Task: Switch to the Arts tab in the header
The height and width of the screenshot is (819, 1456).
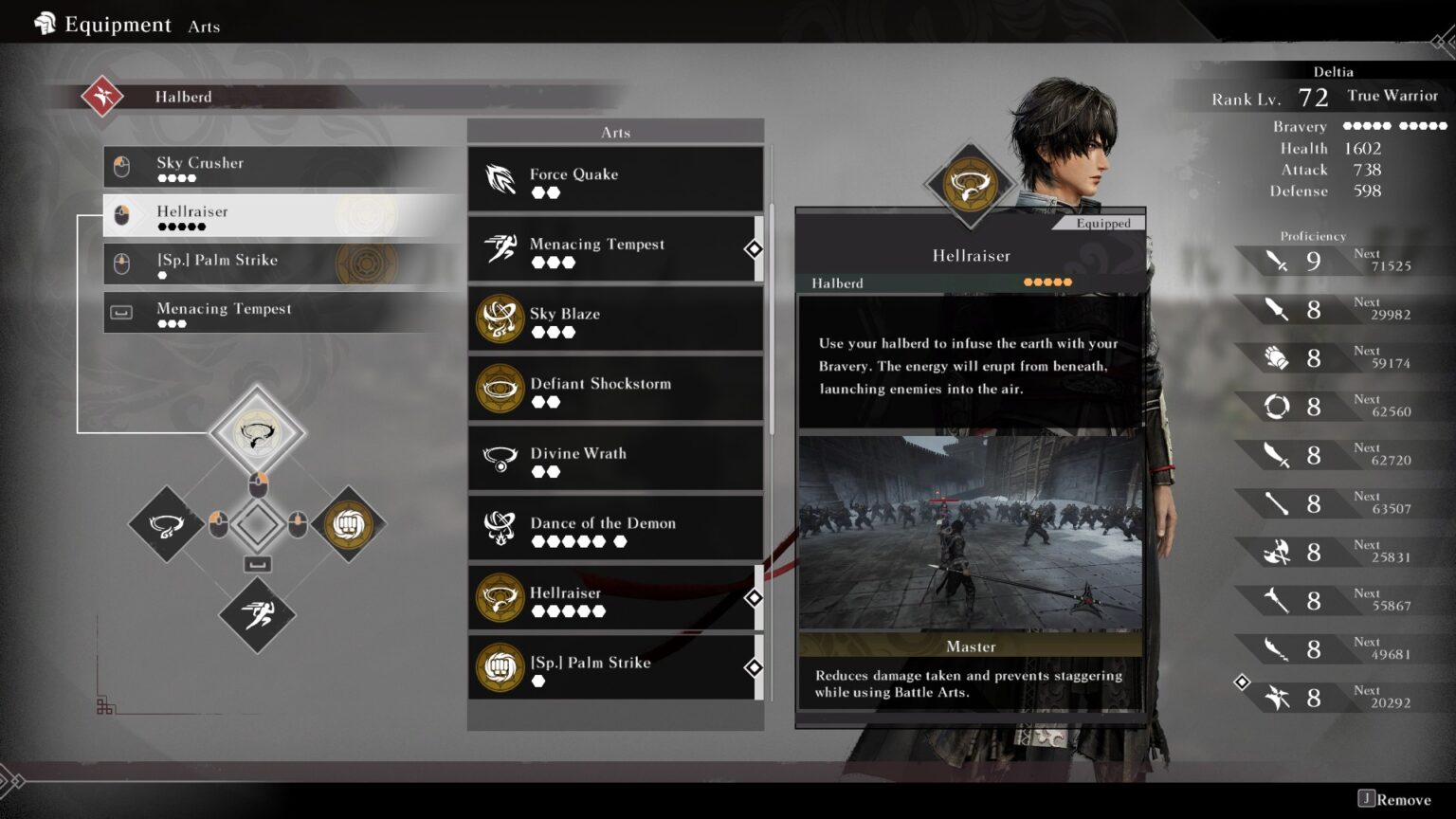Action: [204, 26]
